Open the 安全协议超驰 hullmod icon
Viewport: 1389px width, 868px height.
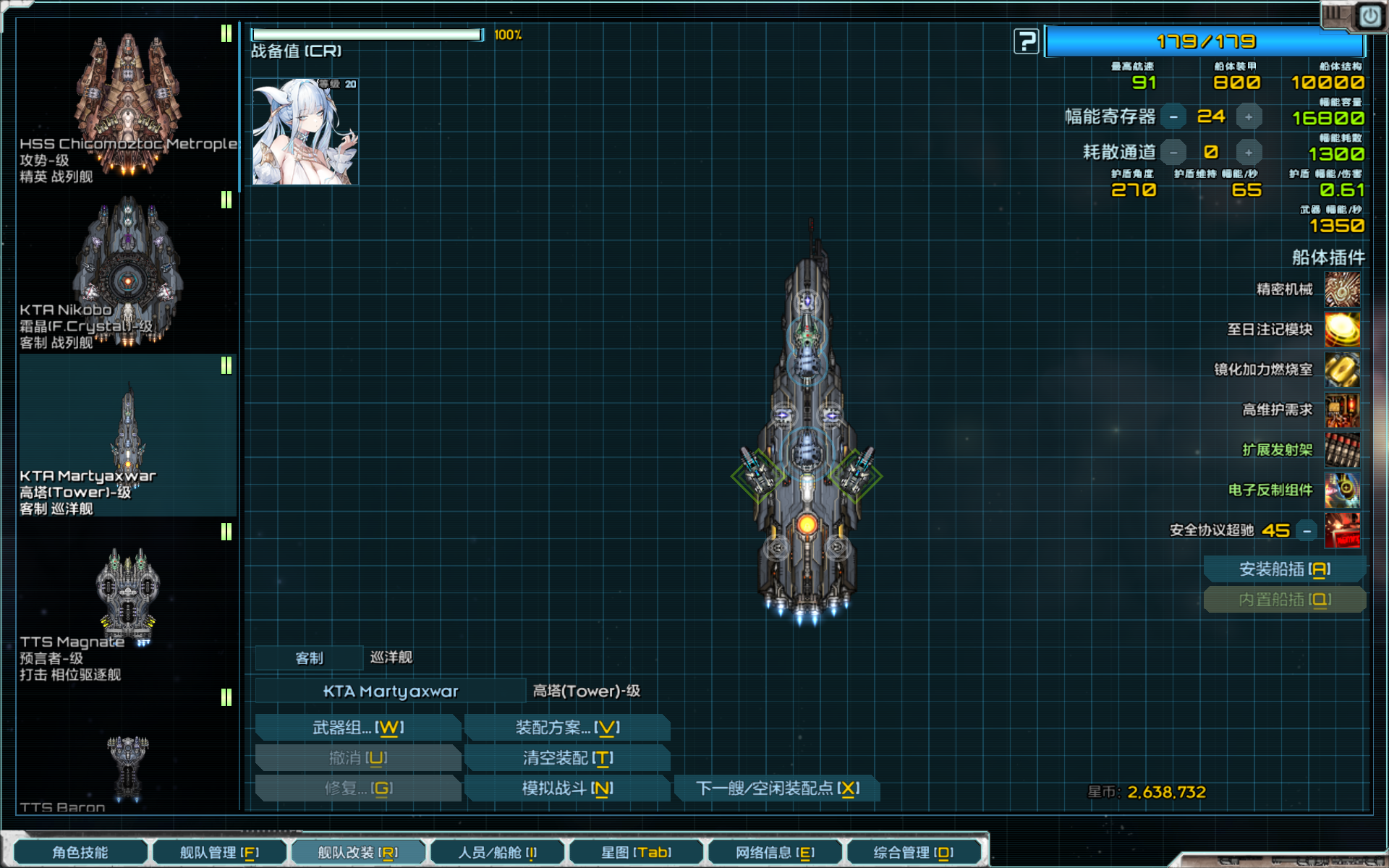coord(1343,530)
